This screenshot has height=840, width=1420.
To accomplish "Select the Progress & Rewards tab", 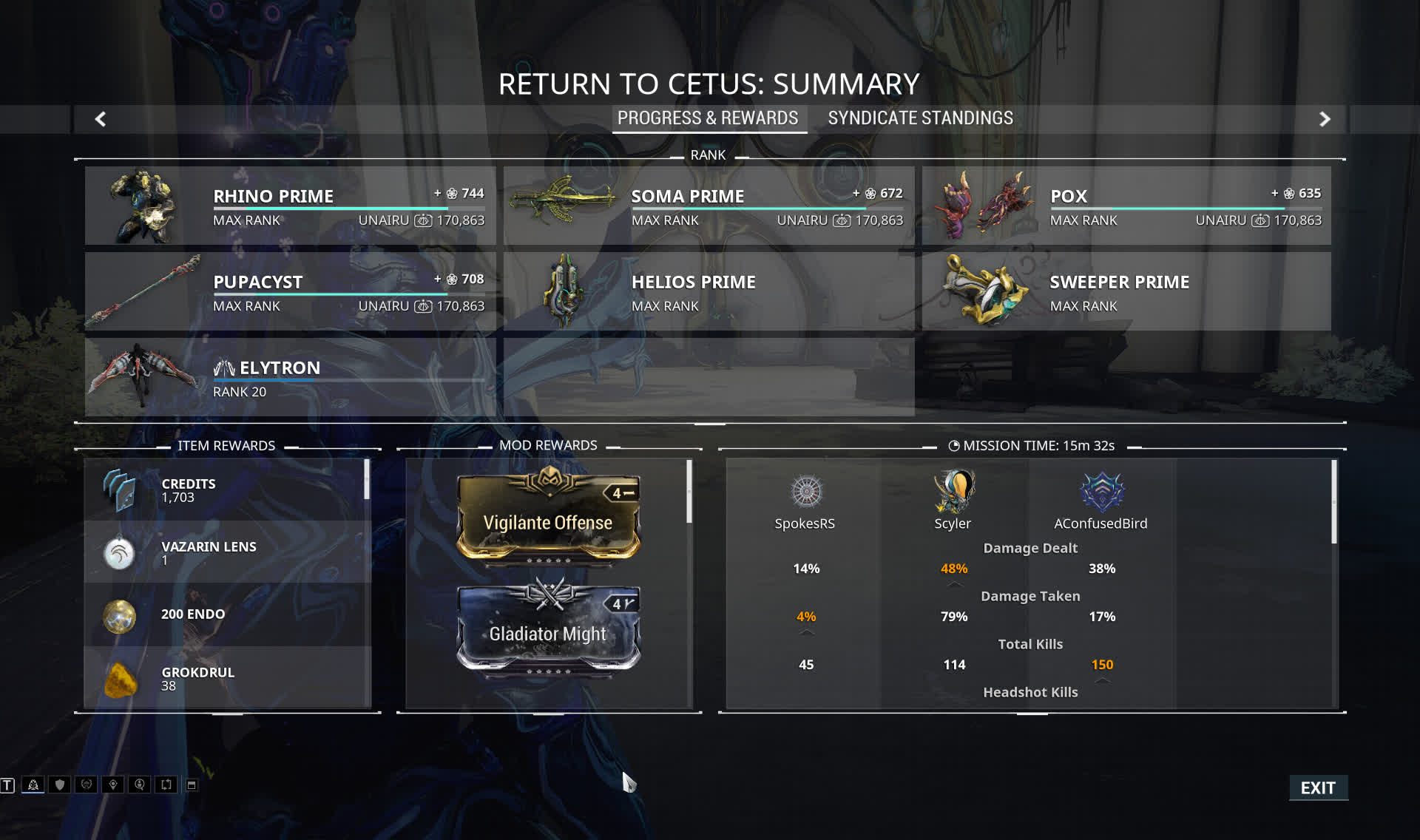I will pyautogui.click(x=708, y=118).
